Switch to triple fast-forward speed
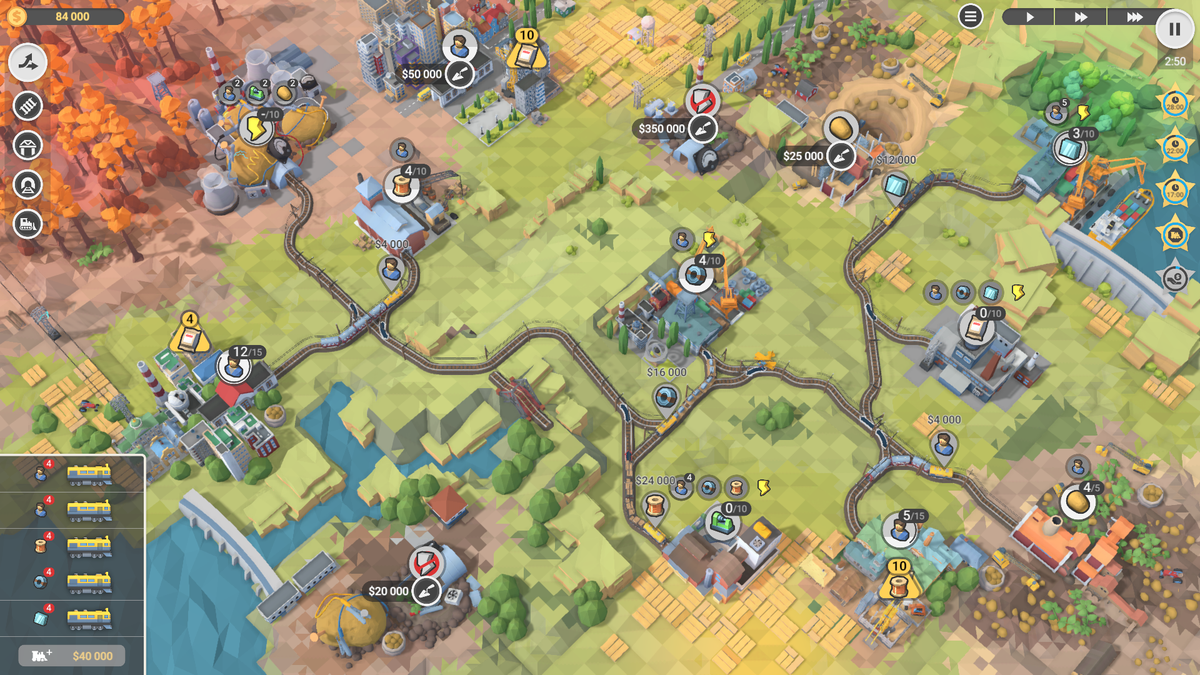 (x=1134, y=17)
